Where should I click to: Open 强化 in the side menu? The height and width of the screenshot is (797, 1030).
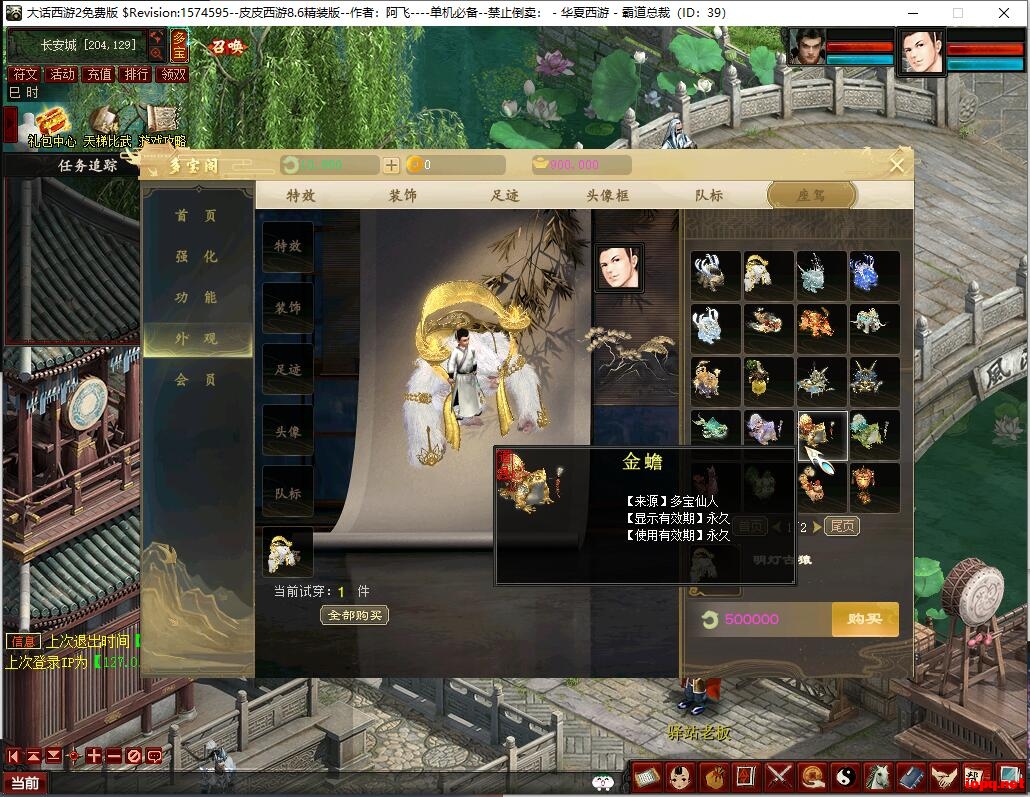click(x=196, y=257)
